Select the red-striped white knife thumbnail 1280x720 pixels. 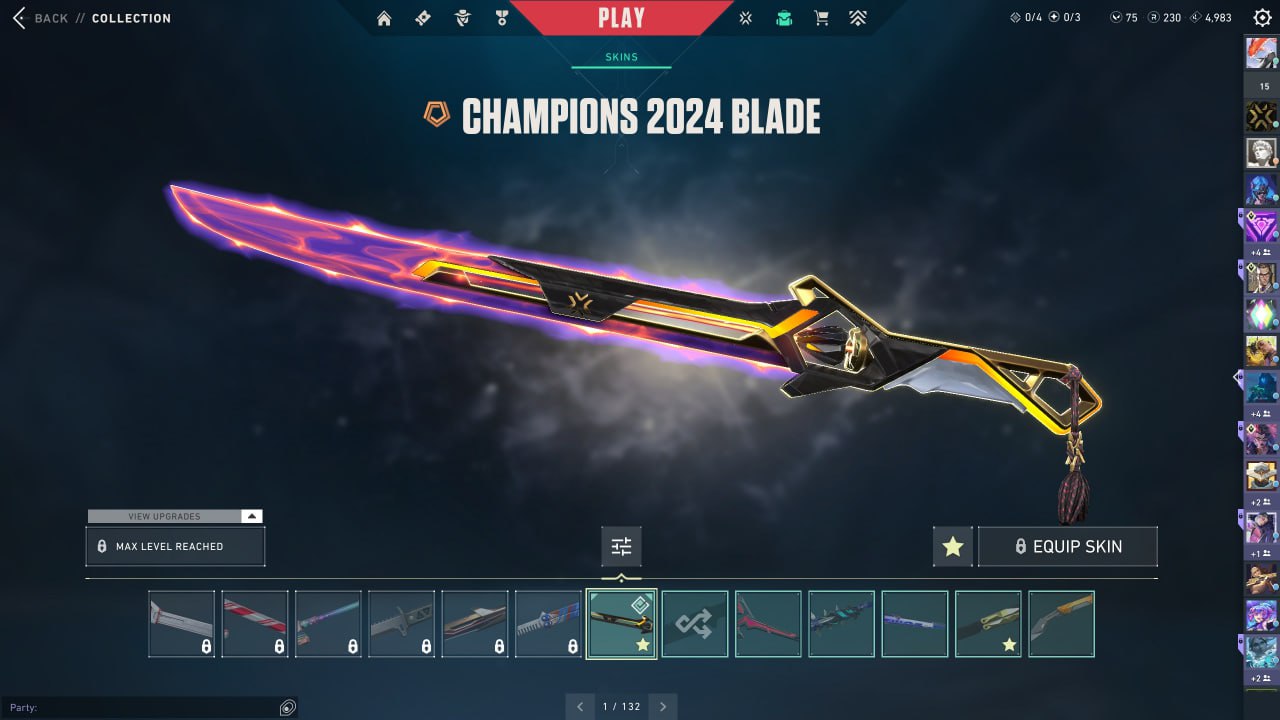click(255, 624)
